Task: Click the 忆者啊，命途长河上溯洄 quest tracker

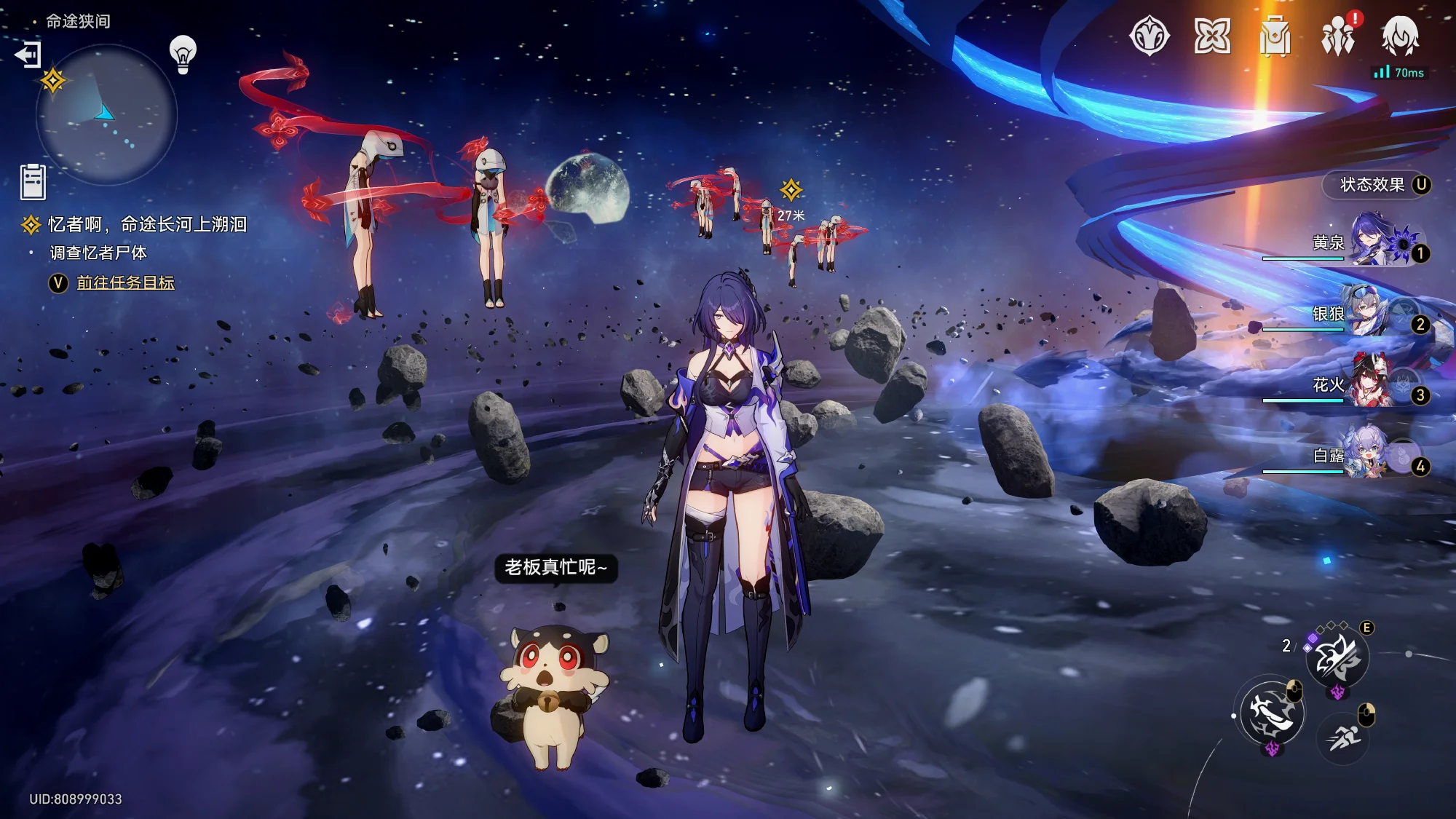Action: pyautogui.click(x=146, y=225)
